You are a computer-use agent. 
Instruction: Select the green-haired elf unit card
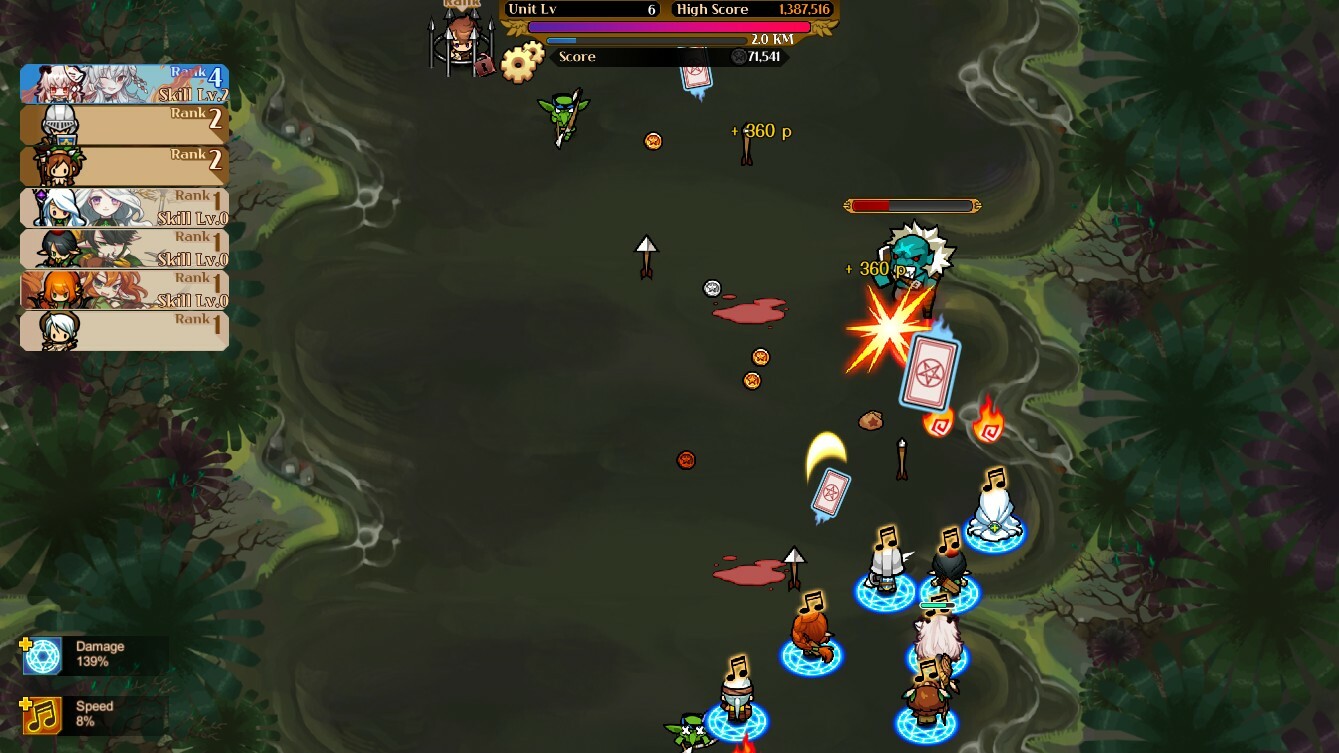[x=124, y=248]
